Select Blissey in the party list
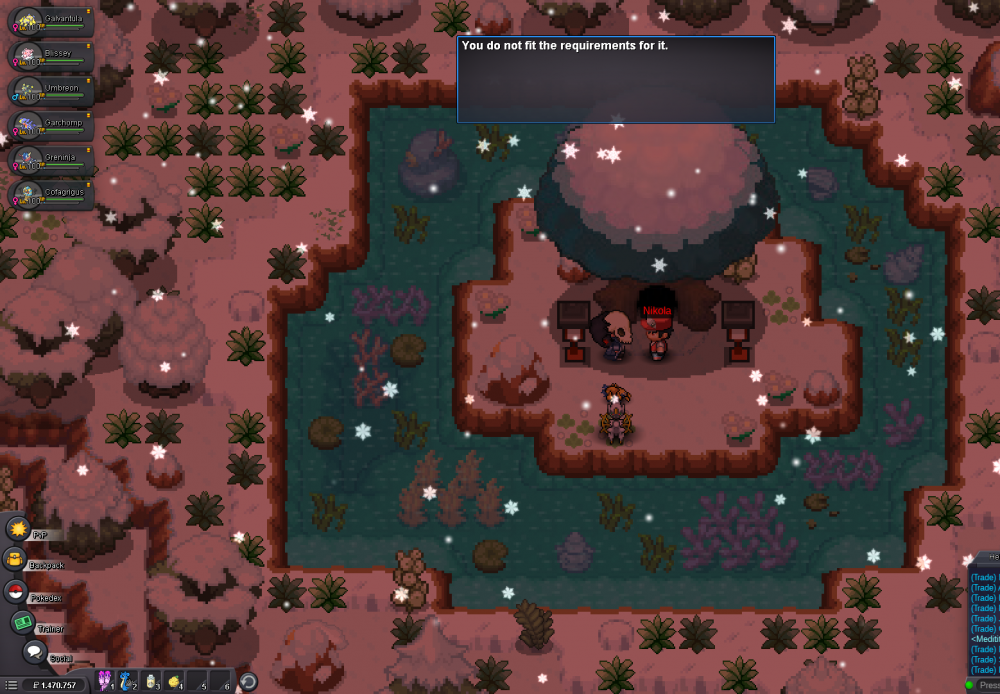The width and height of the screenshot is (1000, 694). pyautogui.click(x=51, y=57)
